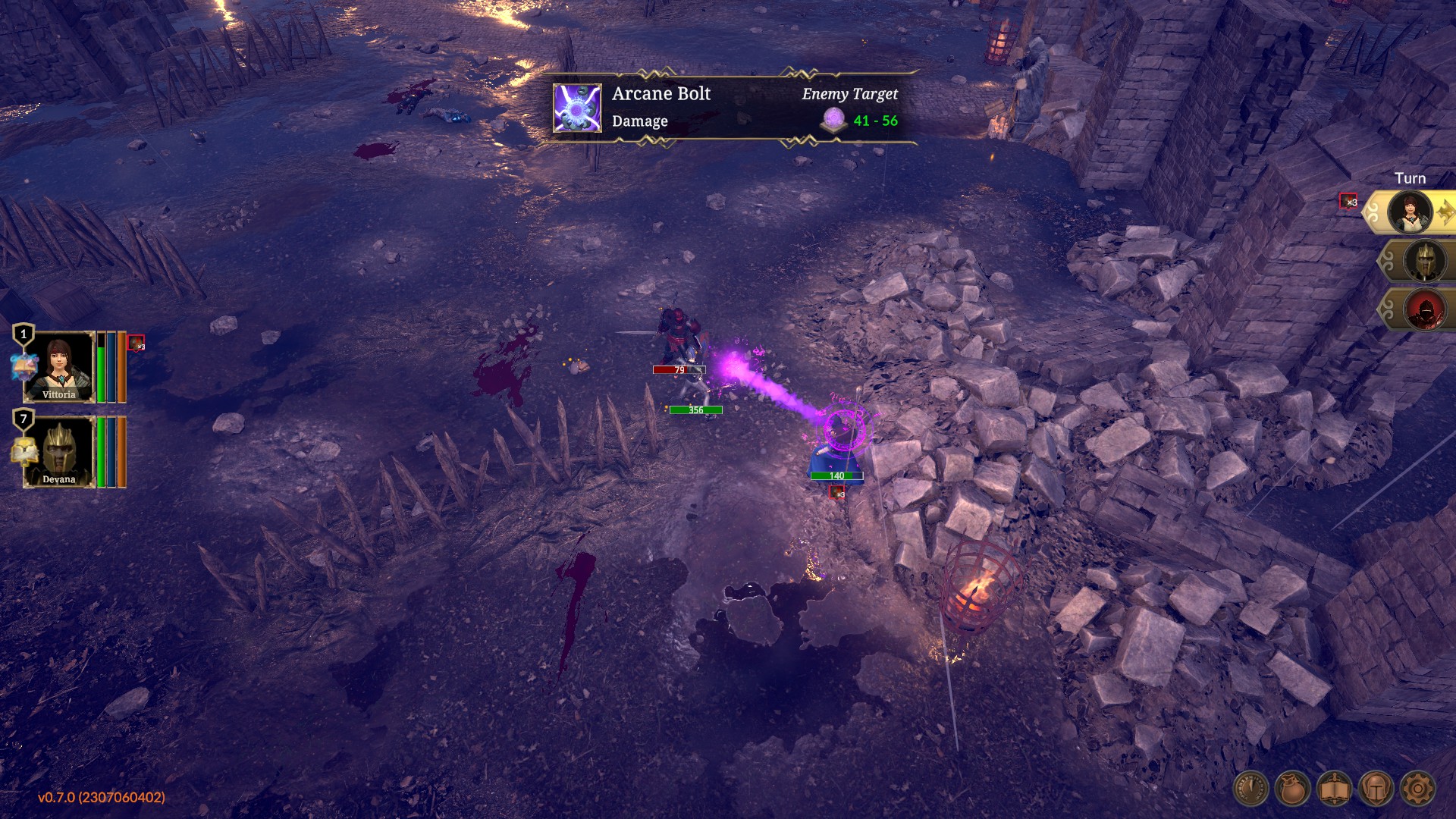Viewport: 1456px width, 819px height.
Task: Select the red knight portrait in turn order
Action: [x=1425, y=312]
